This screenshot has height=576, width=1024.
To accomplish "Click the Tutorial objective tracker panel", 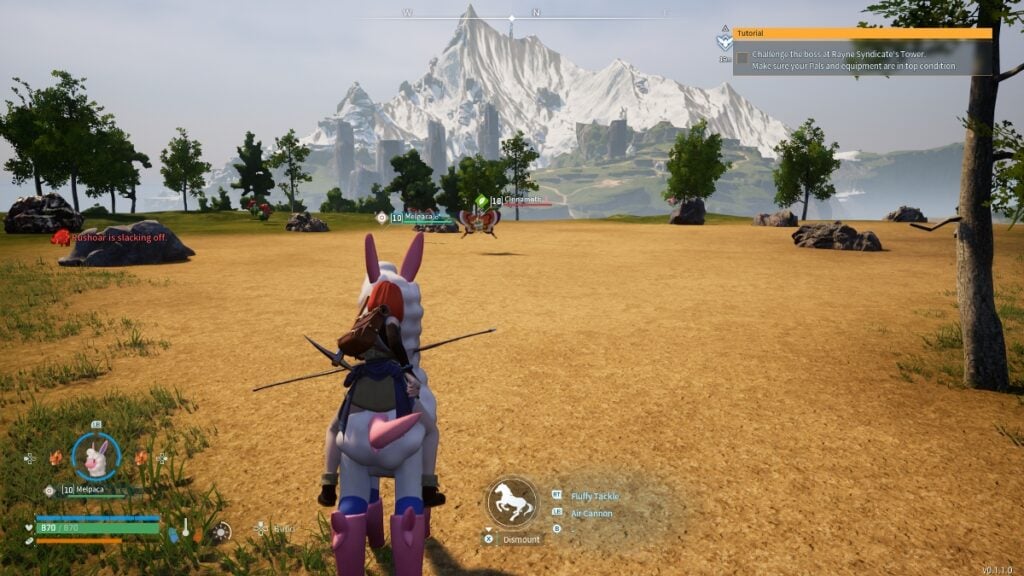I will pos(862,51).
